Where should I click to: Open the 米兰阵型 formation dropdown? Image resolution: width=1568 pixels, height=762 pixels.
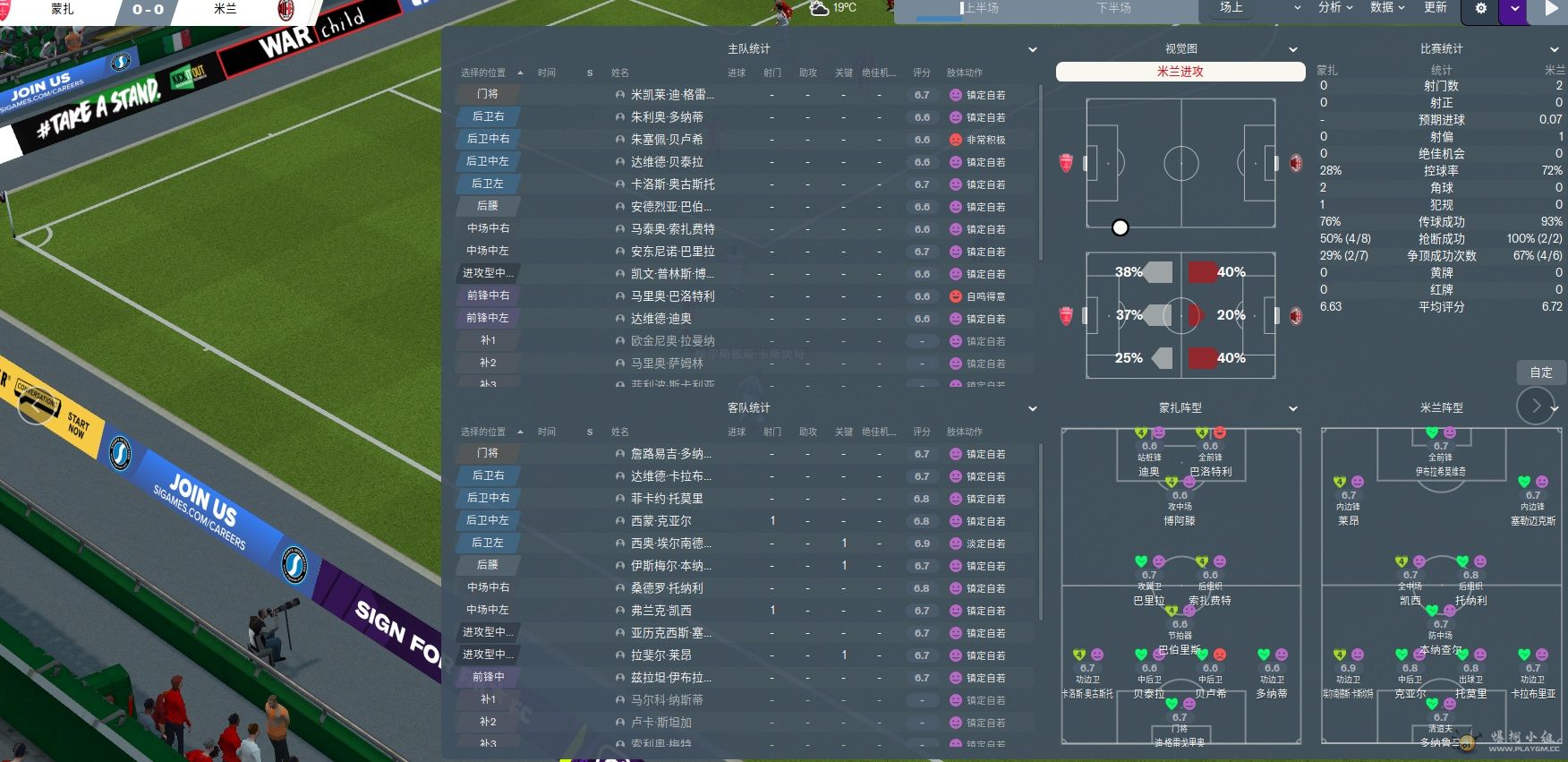pos(1555,409)
